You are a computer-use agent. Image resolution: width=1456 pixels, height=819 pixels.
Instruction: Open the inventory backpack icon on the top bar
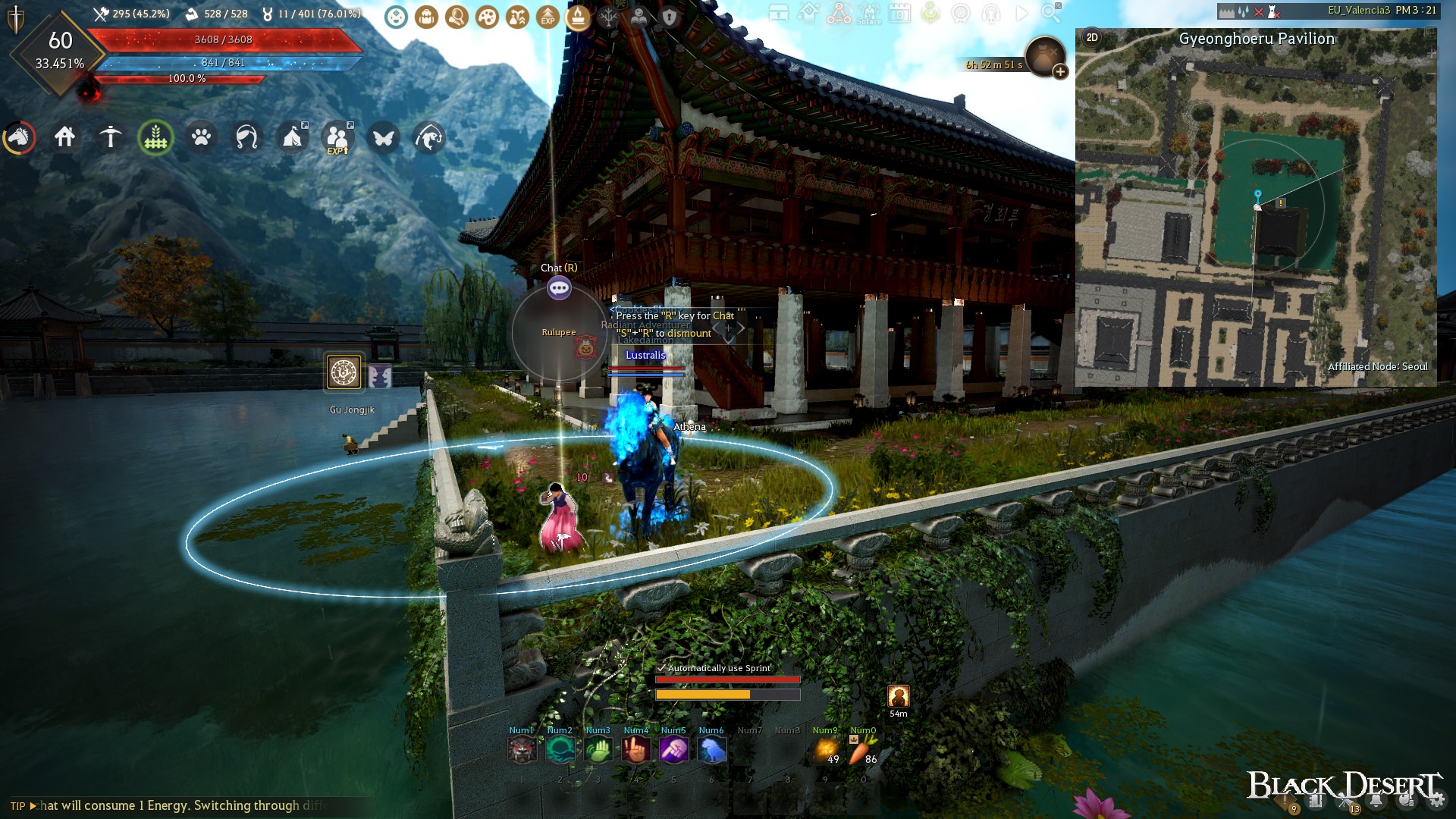tap(427, 17)
